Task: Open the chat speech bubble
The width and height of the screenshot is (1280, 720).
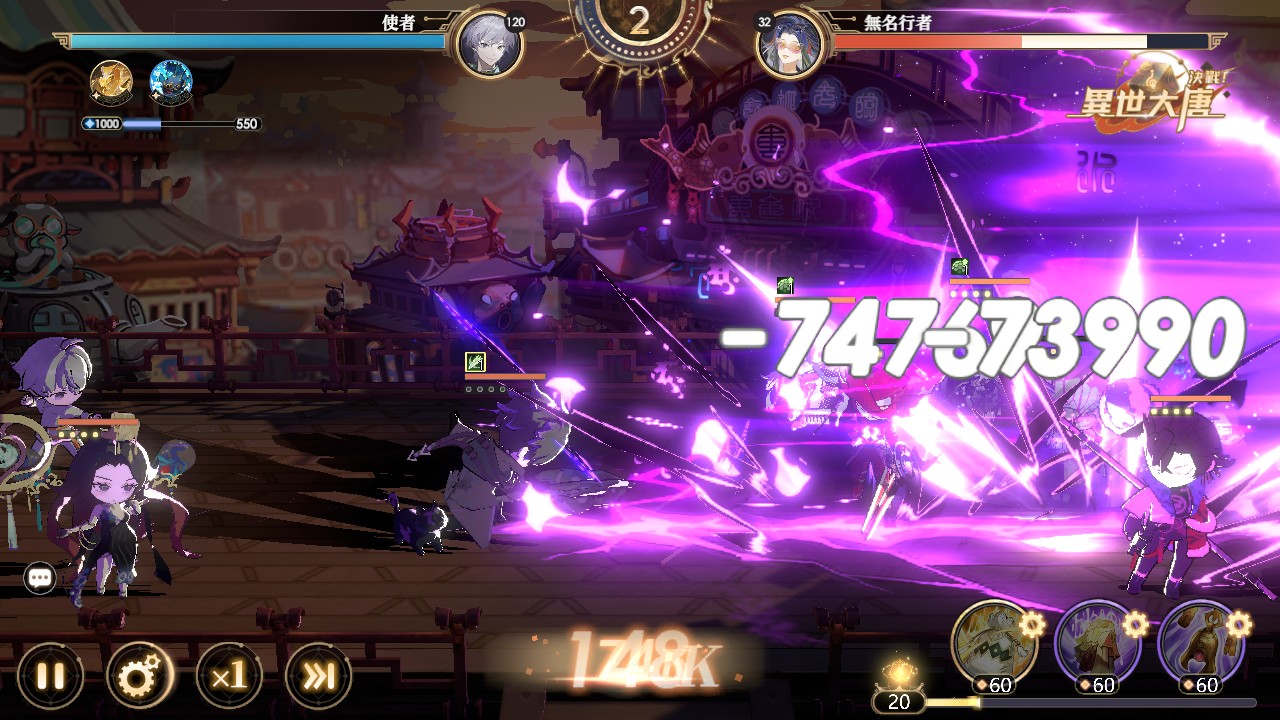Action: click(x=40, y=577)
